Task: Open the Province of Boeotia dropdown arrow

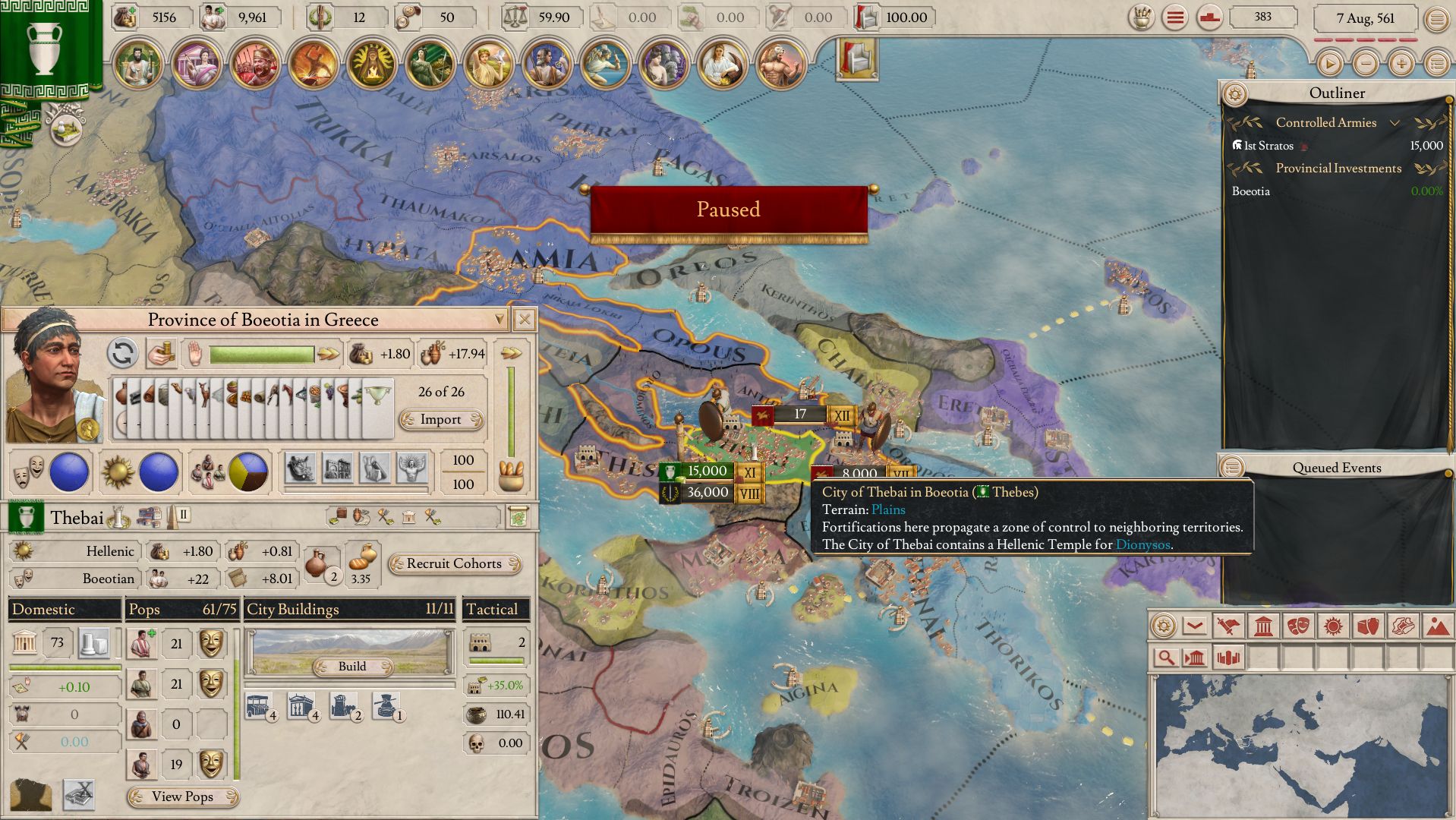Action: click(499, 320)
